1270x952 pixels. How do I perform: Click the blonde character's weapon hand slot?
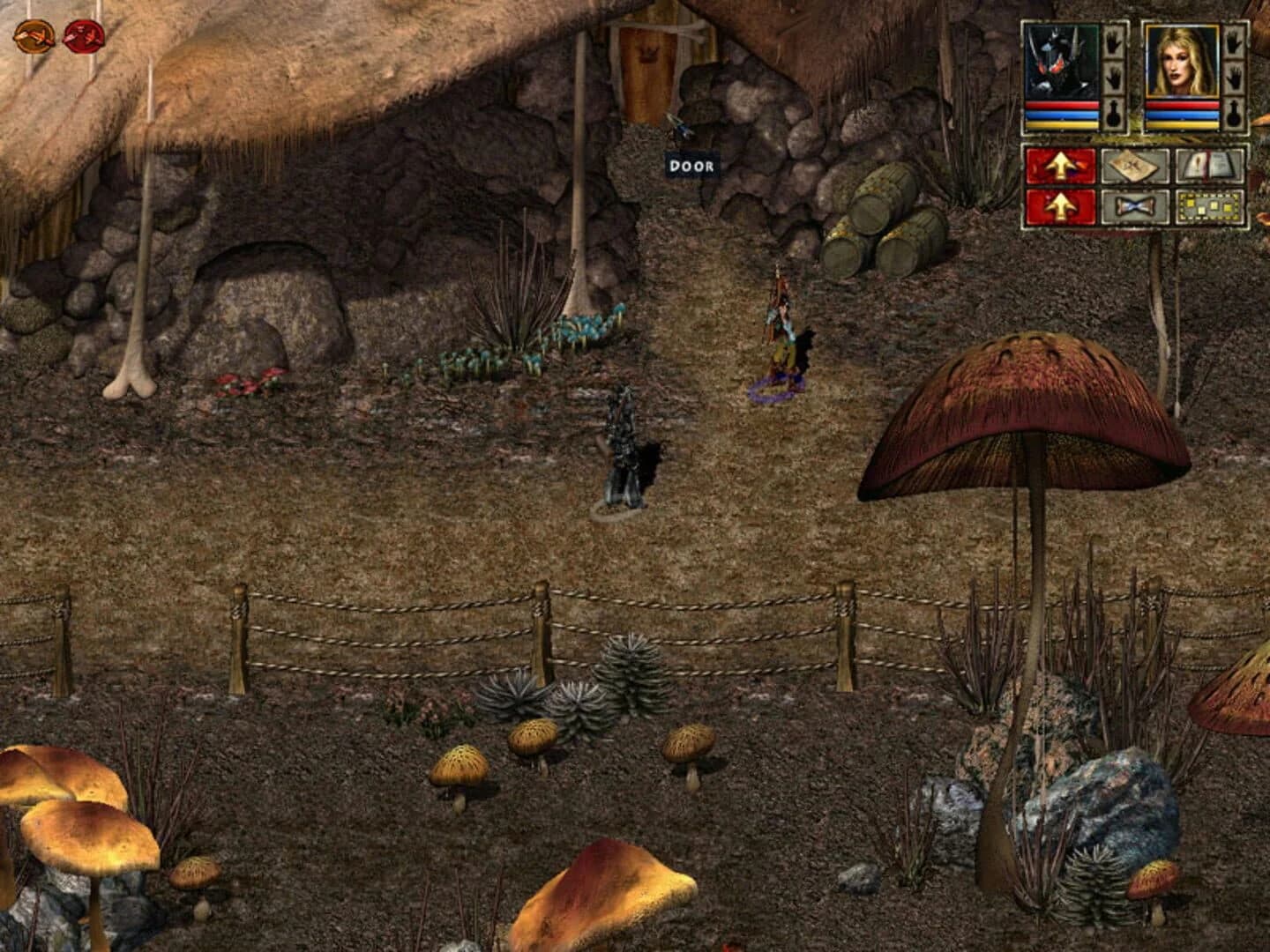tap(1236, 43)
